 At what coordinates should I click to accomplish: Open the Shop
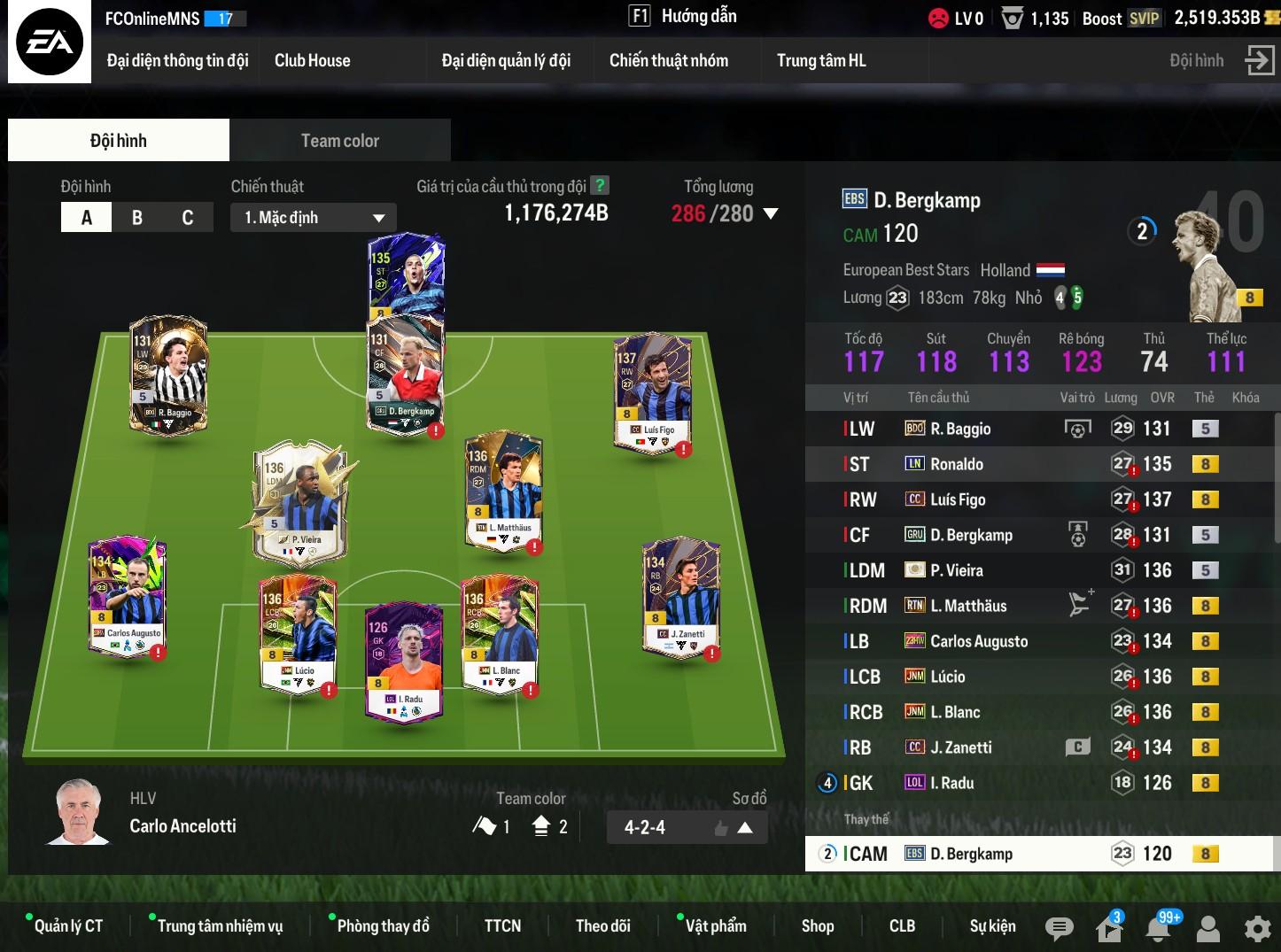817,926
